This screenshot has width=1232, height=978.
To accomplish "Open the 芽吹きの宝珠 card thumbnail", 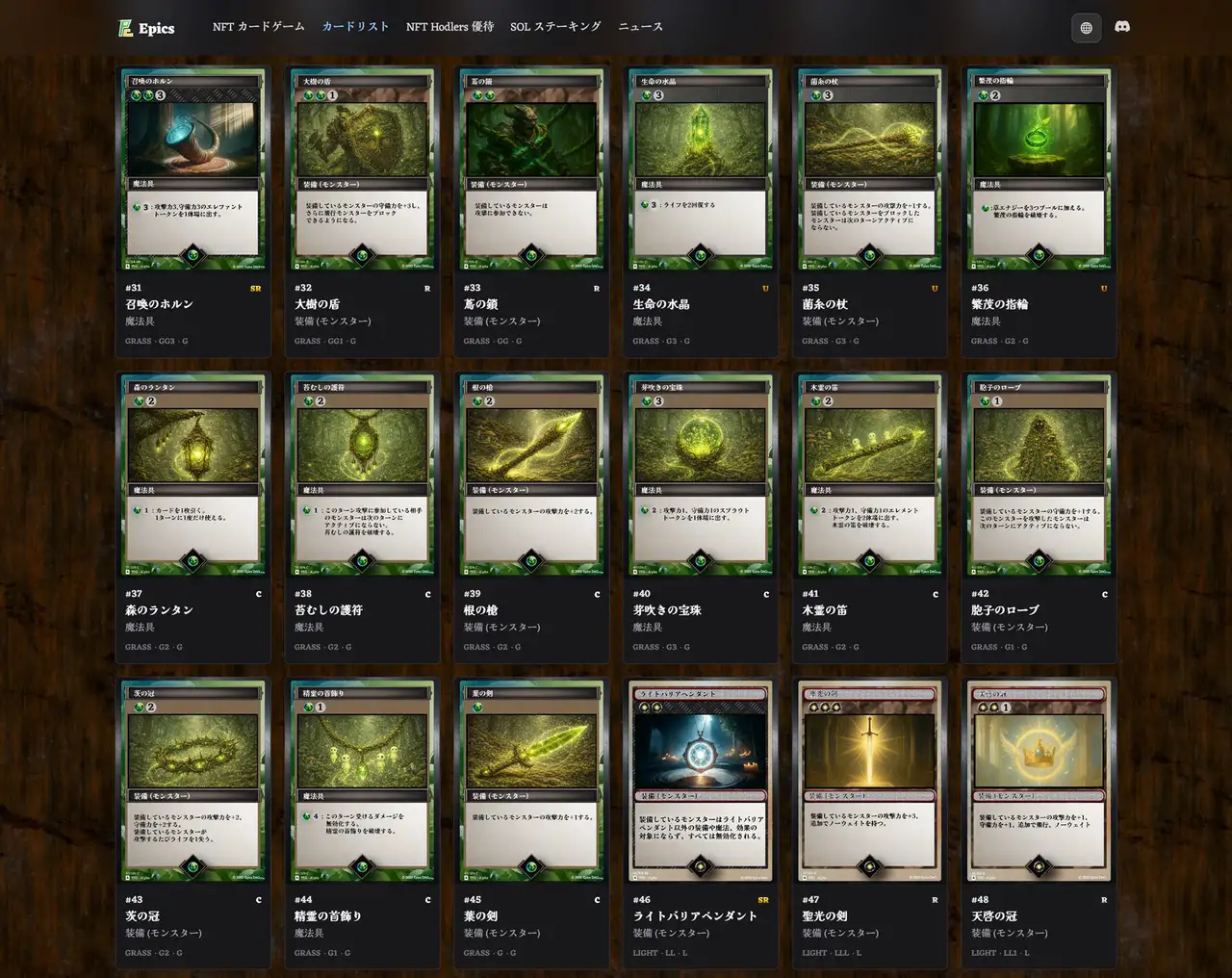I will [701, 475].
